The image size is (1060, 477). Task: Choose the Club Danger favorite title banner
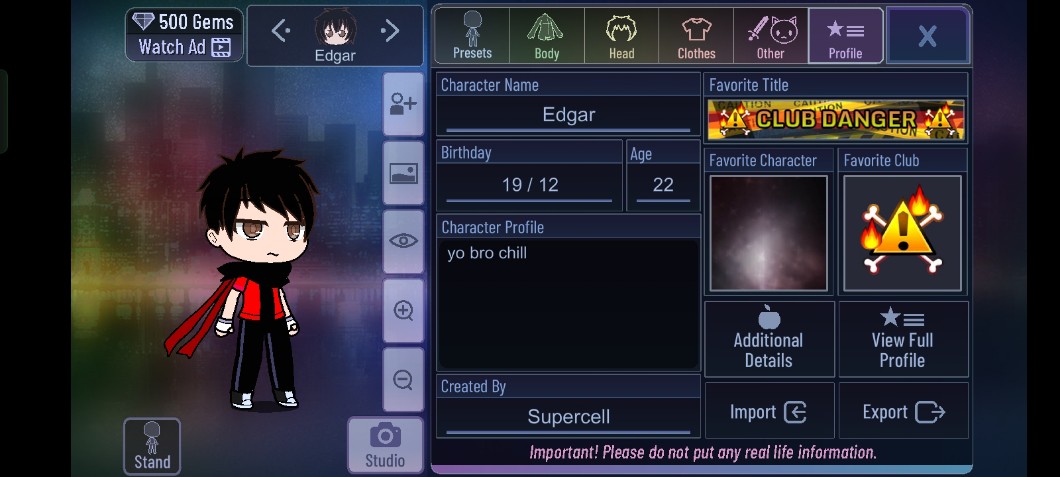[x=836, y=119]
